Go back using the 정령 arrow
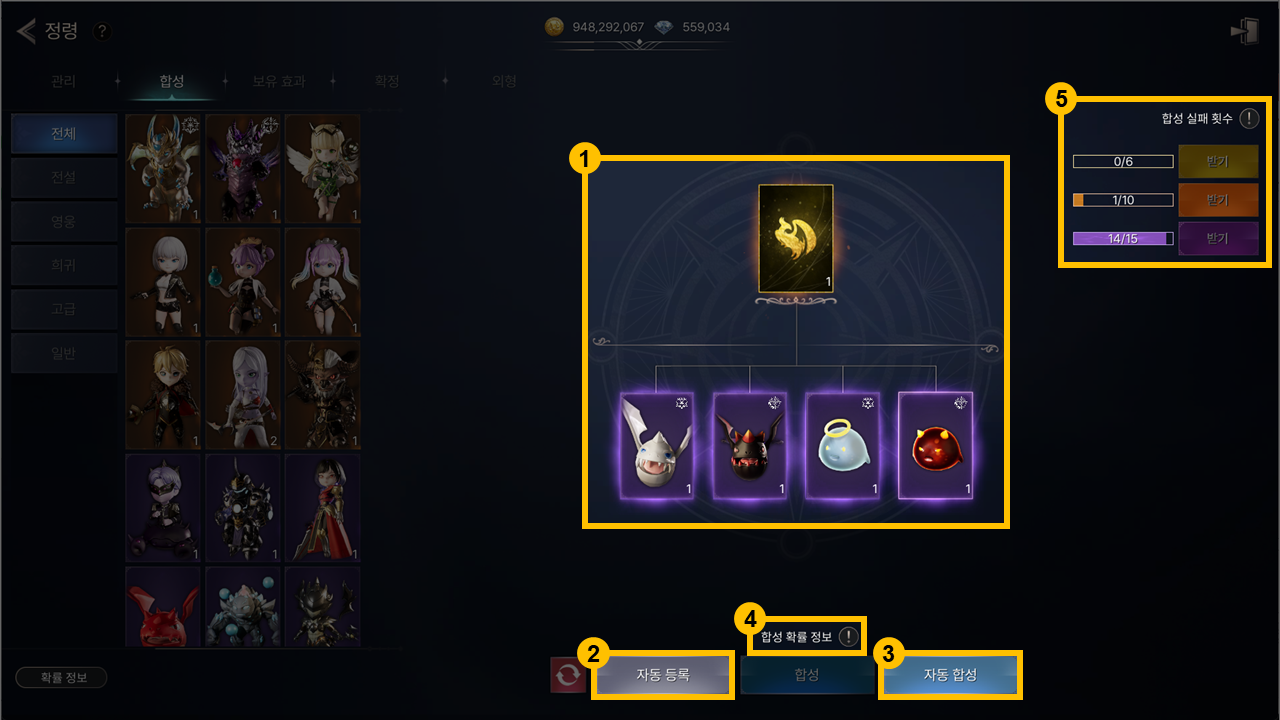 pos(26,31)
